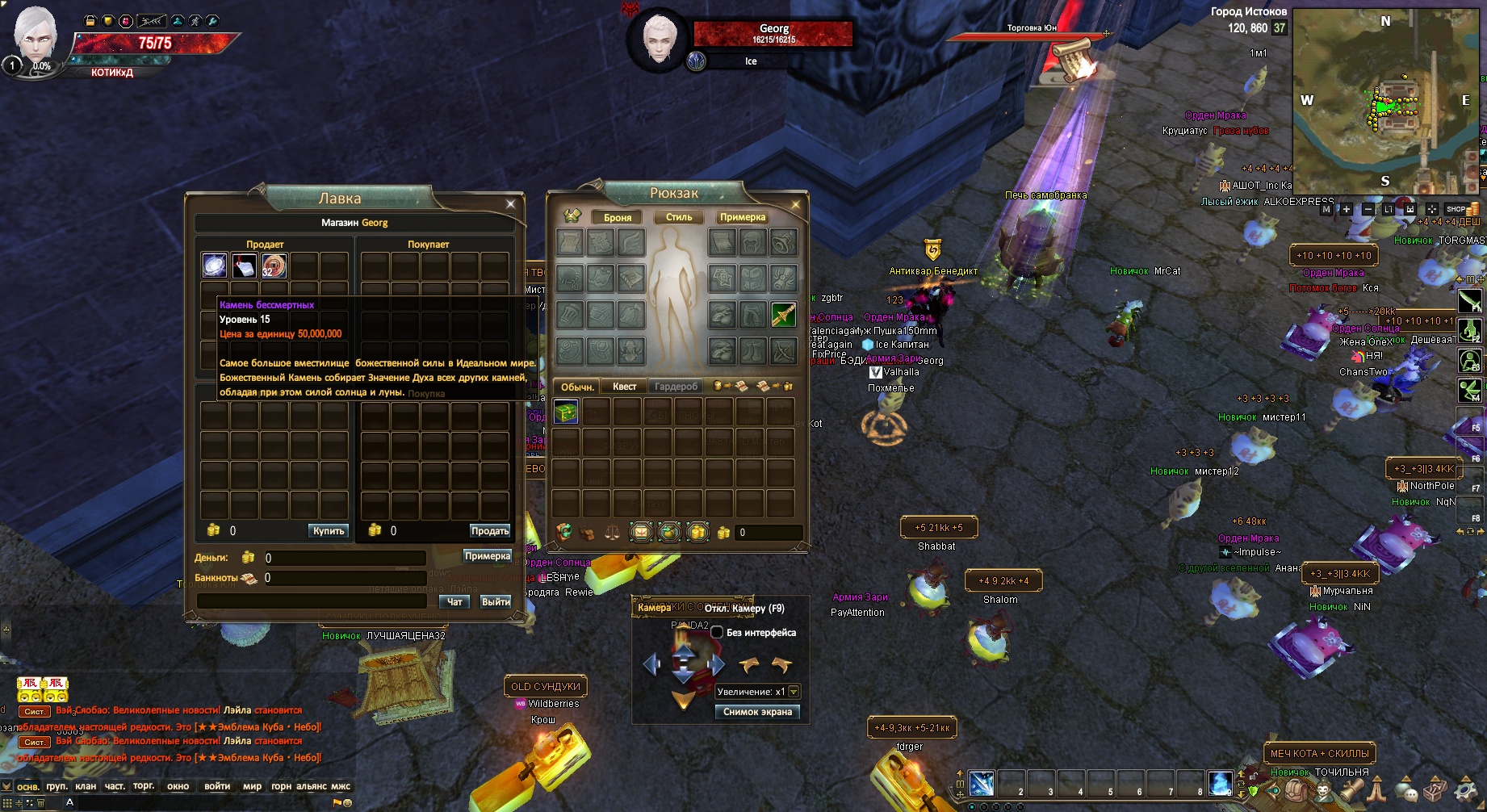Click the Купить buy button
1487x812 pixels.
click(329, 530)
